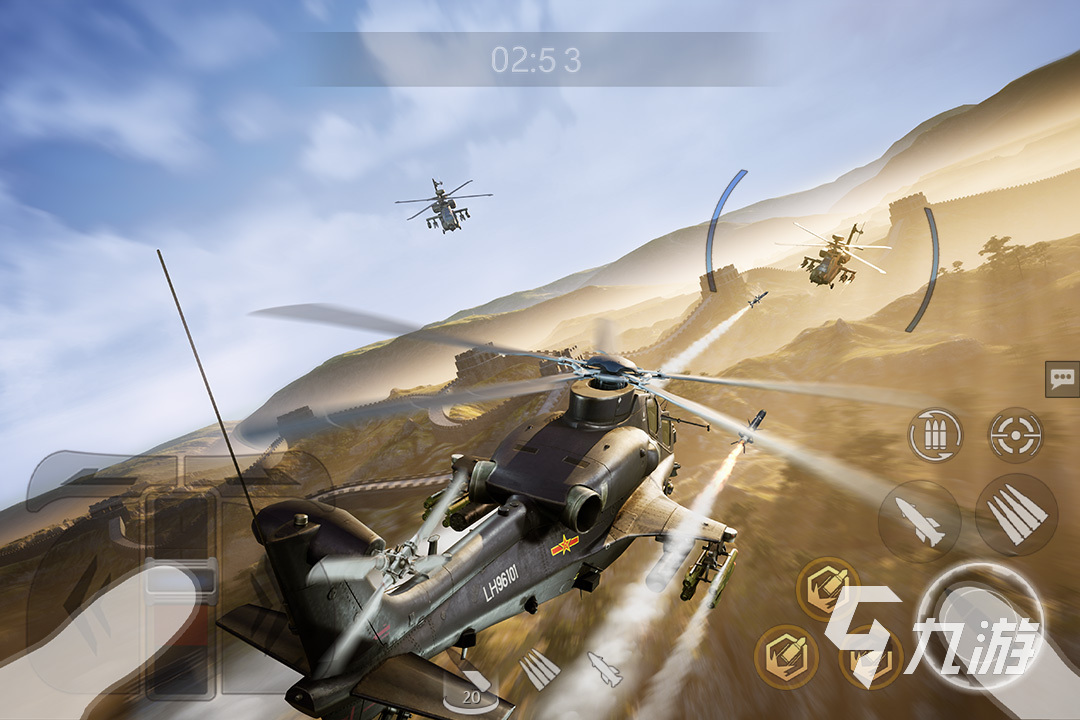Viewport: 1080px width, 720px height.
Task: Select the small rocket salvo icon near the 20 counter
Action: click(540, 668)
